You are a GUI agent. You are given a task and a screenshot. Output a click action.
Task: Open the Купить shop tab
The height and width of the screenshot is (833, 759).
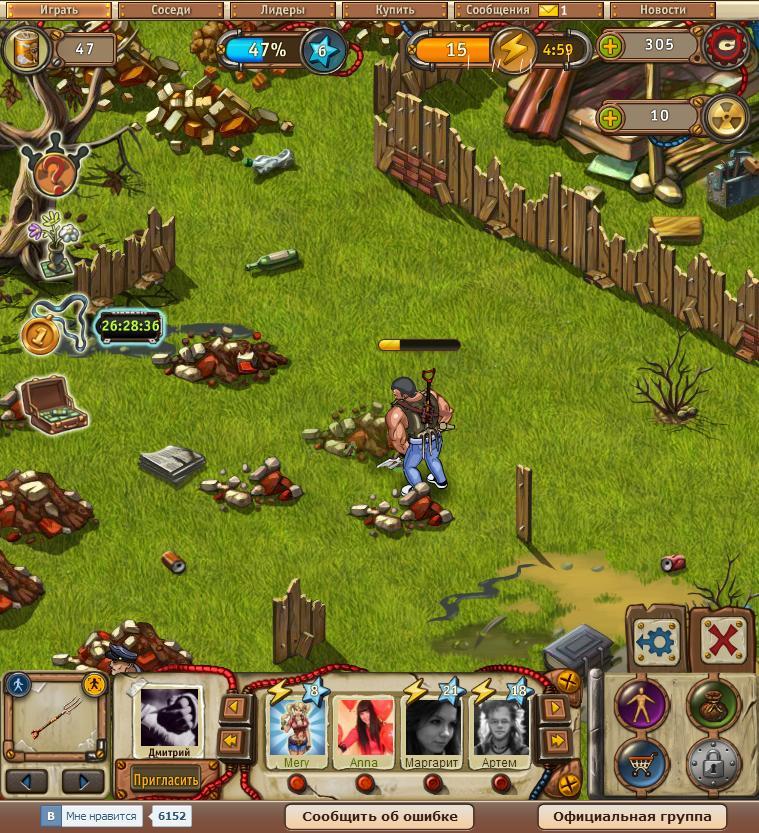393,10
